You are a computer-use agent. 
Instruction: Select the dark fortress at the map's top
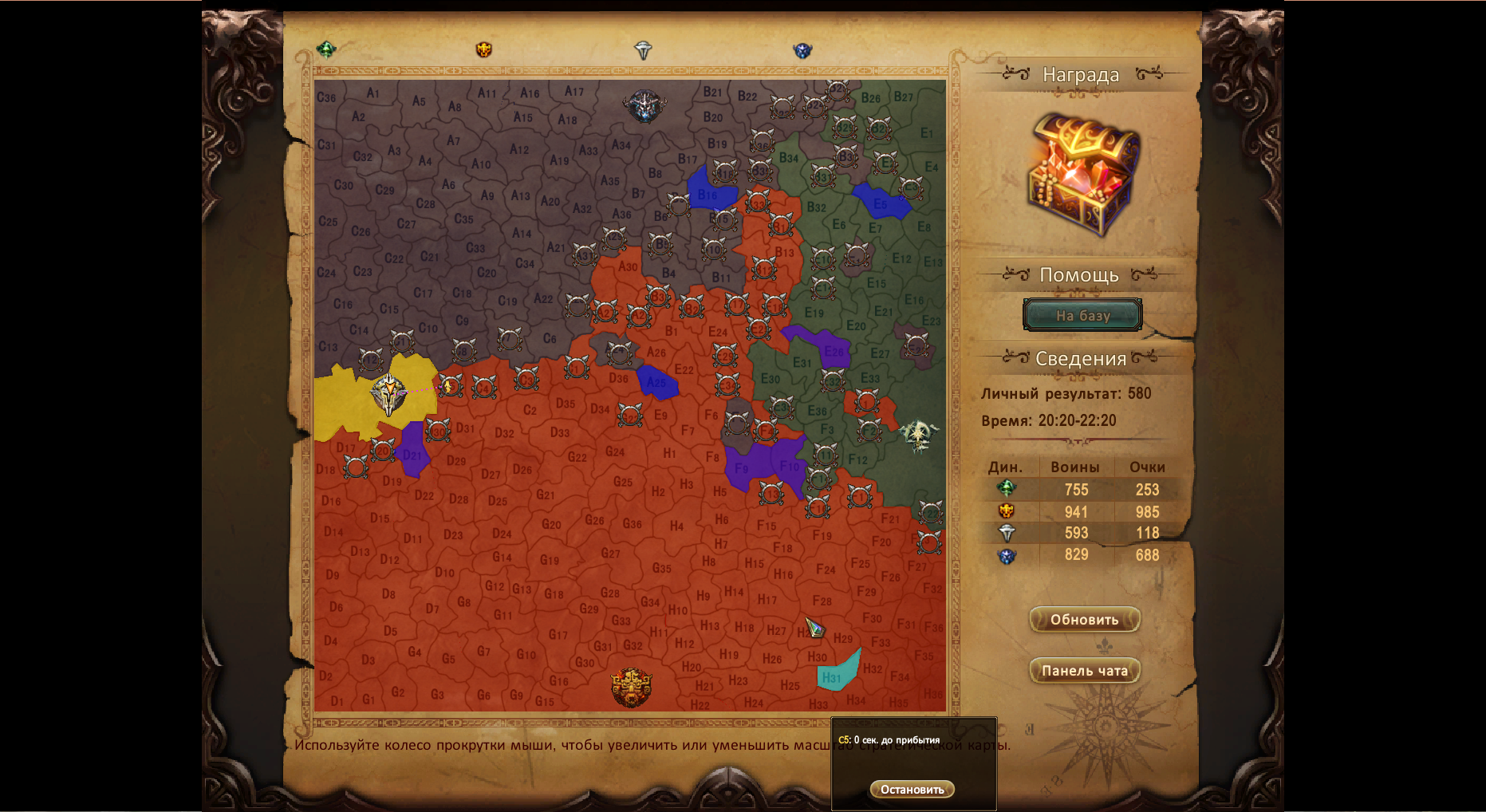[x=644, y=105]
